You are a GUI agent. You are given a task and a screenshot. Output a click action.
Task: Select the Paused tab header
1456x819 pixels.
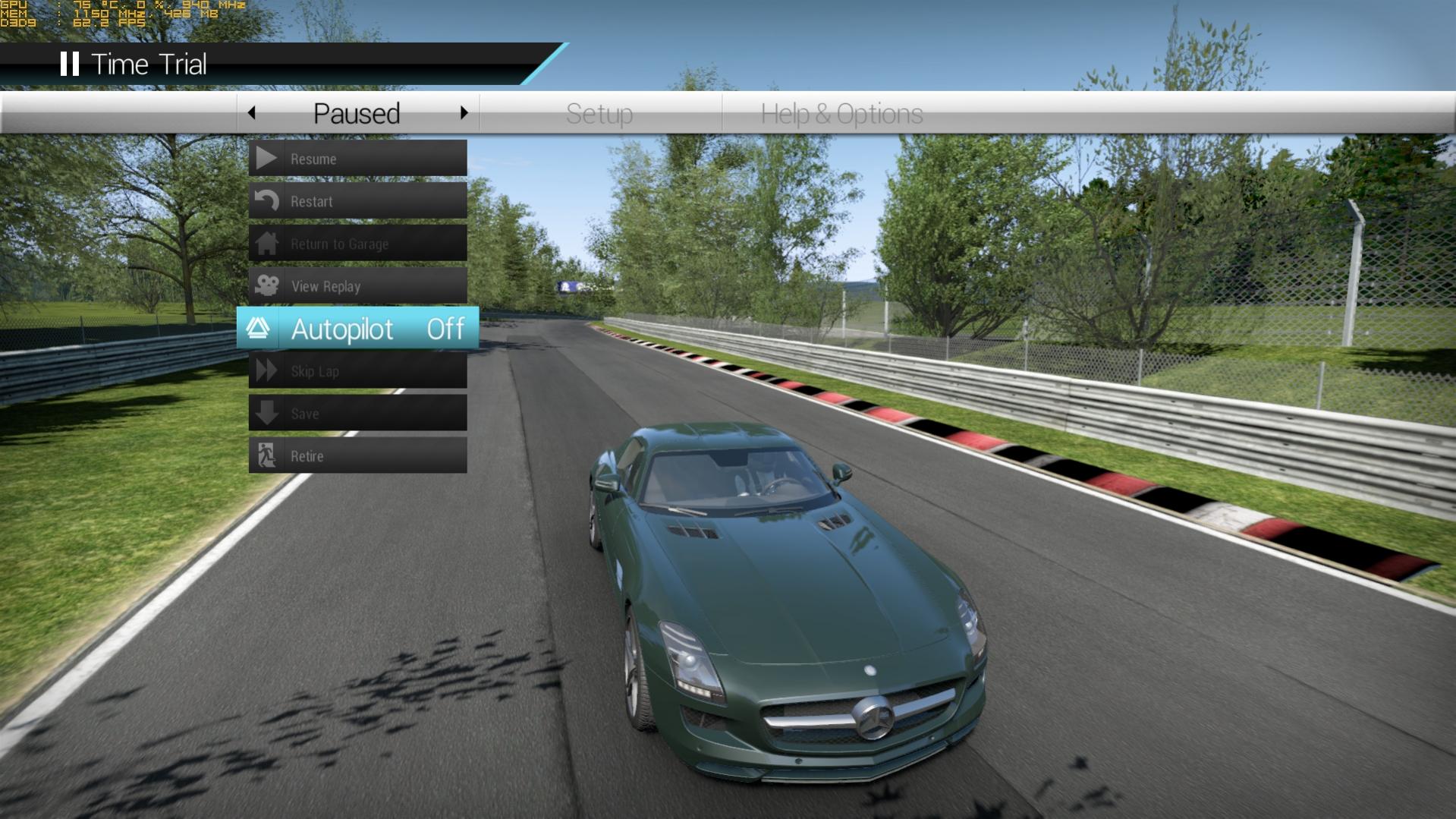[x=357, y=114]
